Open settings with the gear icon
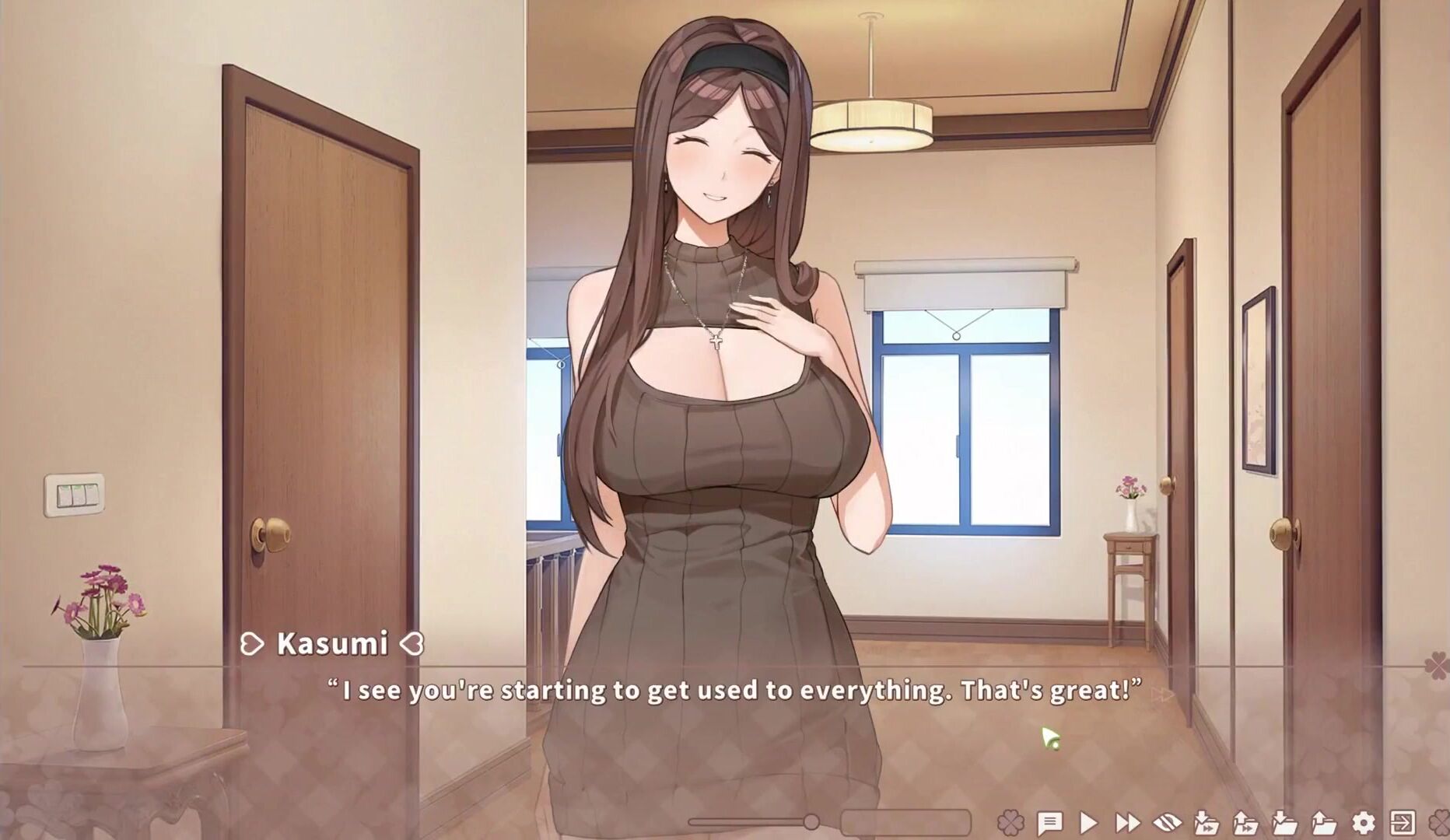The image size is (1450, 840). pyautogui.click(x=1363, y=822)
